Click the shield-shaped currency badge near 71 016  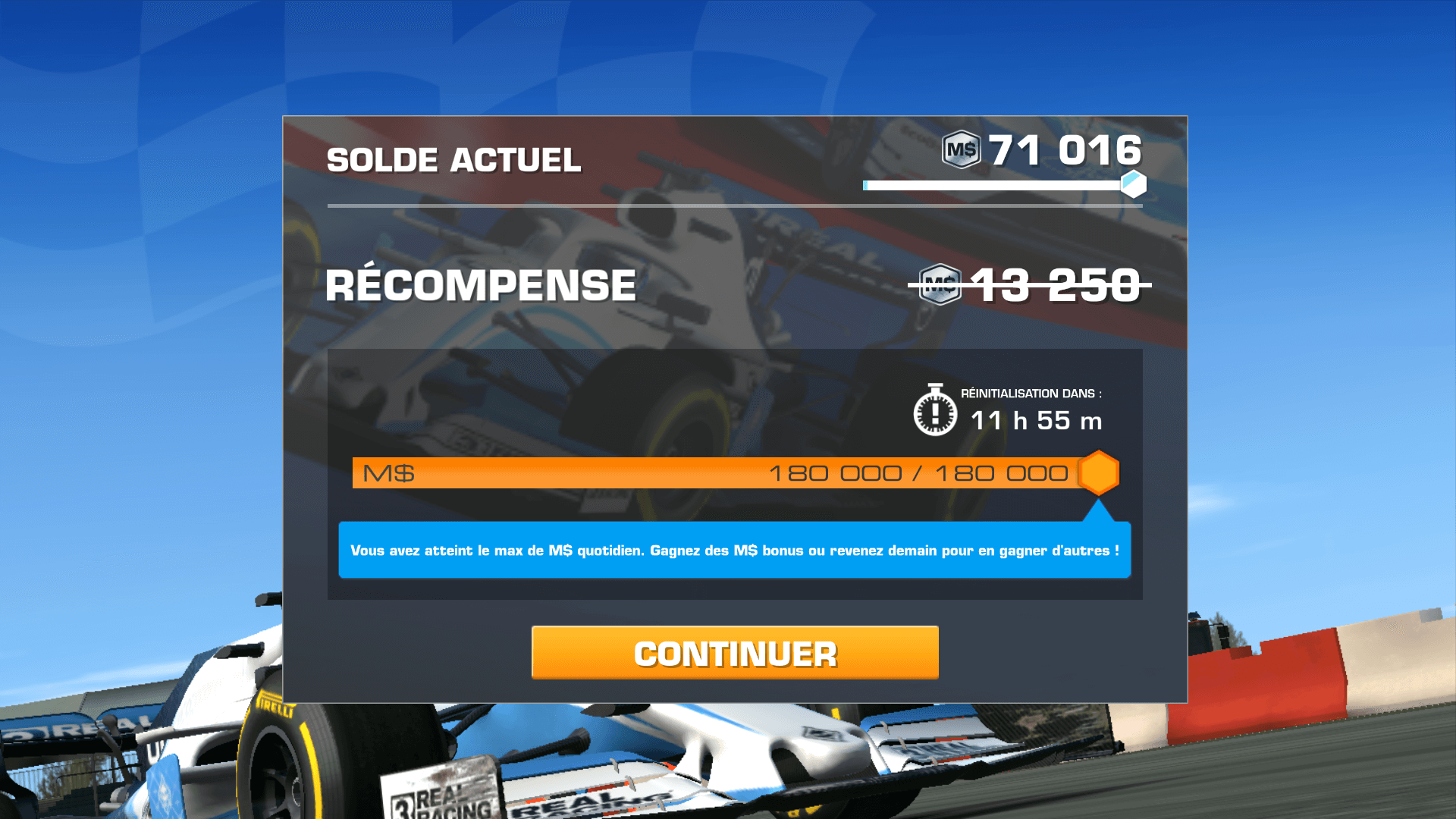coord(961,150)
